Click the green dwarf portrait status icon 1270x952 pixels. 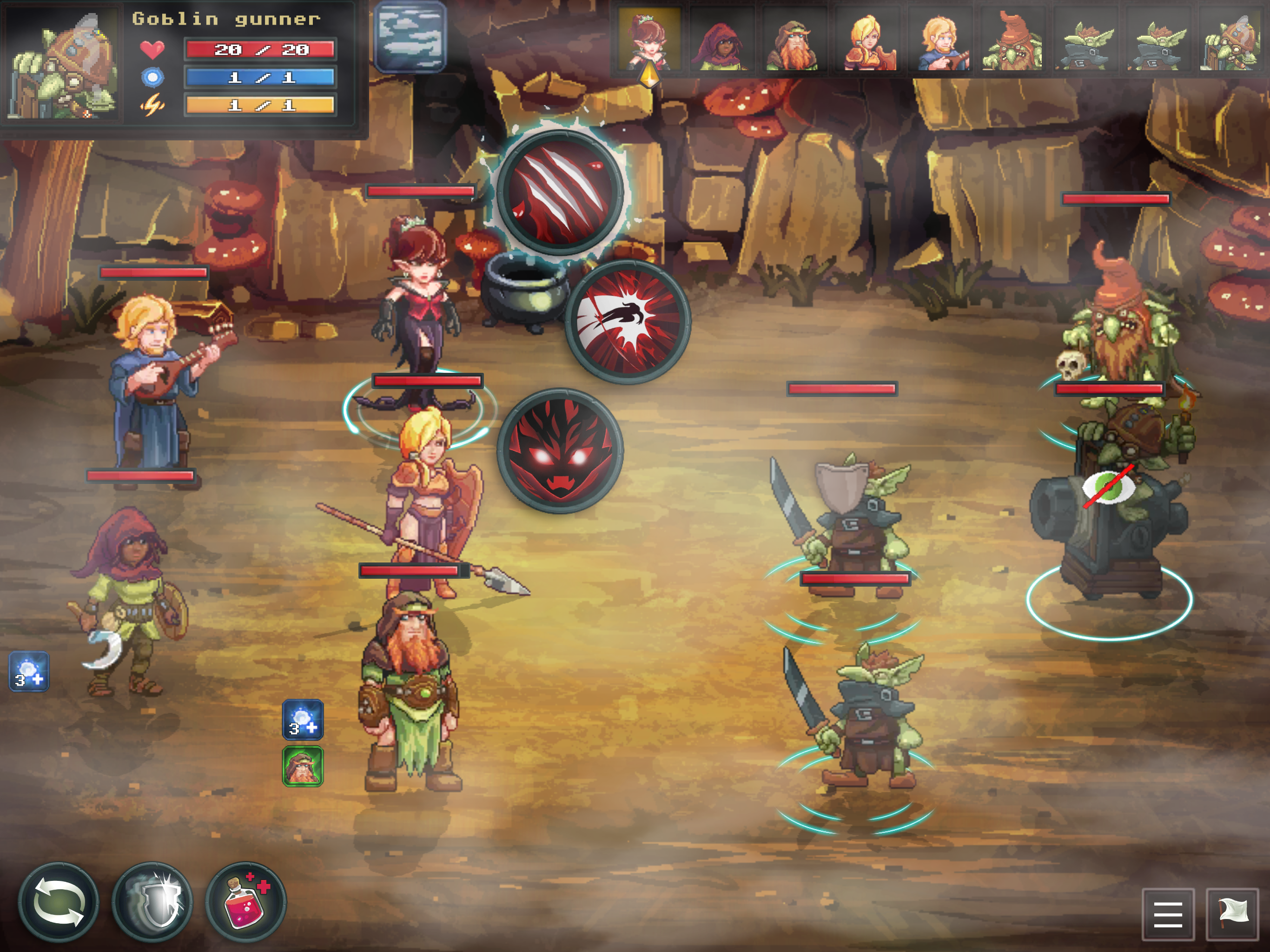[303, 766]
